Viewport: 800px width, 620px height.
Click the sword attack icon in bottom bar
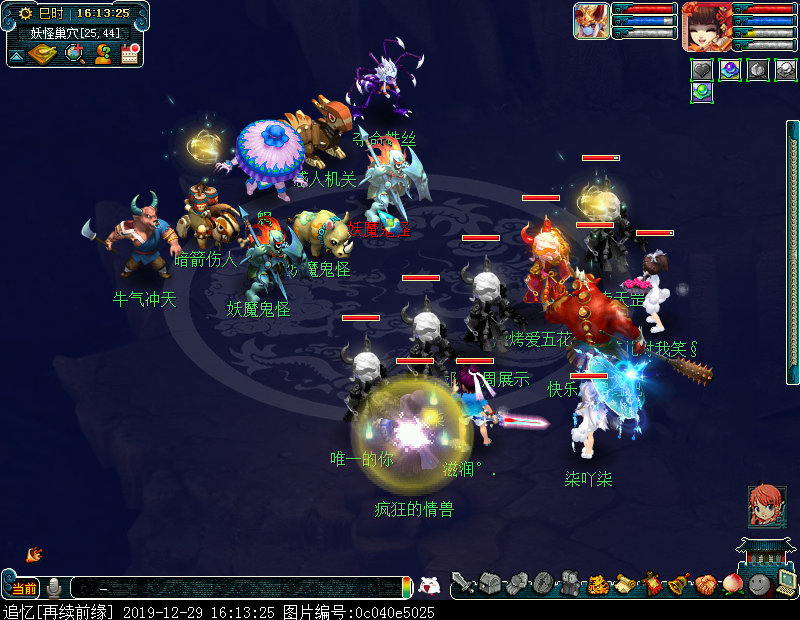click(x=462, y=583)
